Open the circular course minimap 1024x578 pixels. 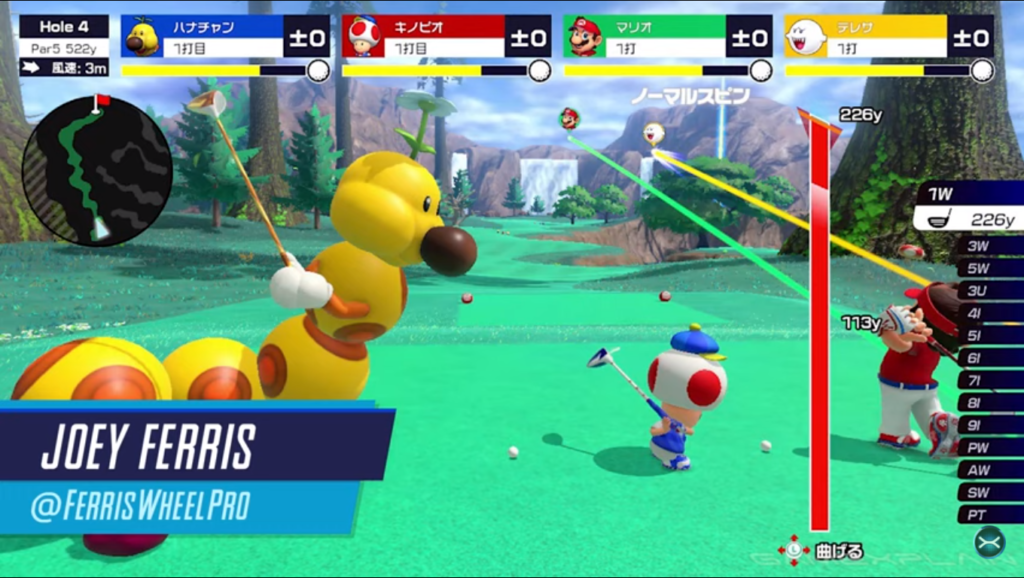tap(97, 171)
